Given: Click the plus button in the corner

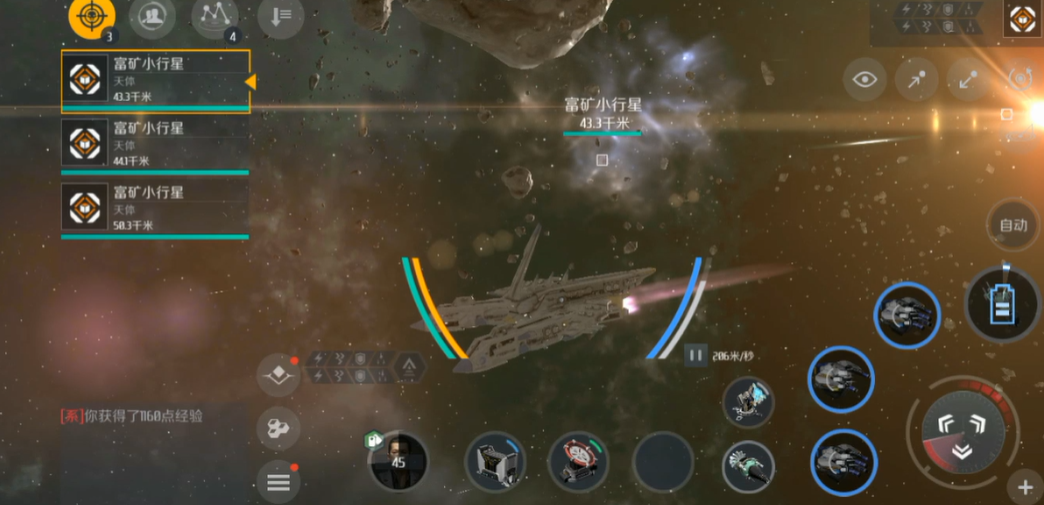Looking at the screenshot, I should (x=1025, y=488).
